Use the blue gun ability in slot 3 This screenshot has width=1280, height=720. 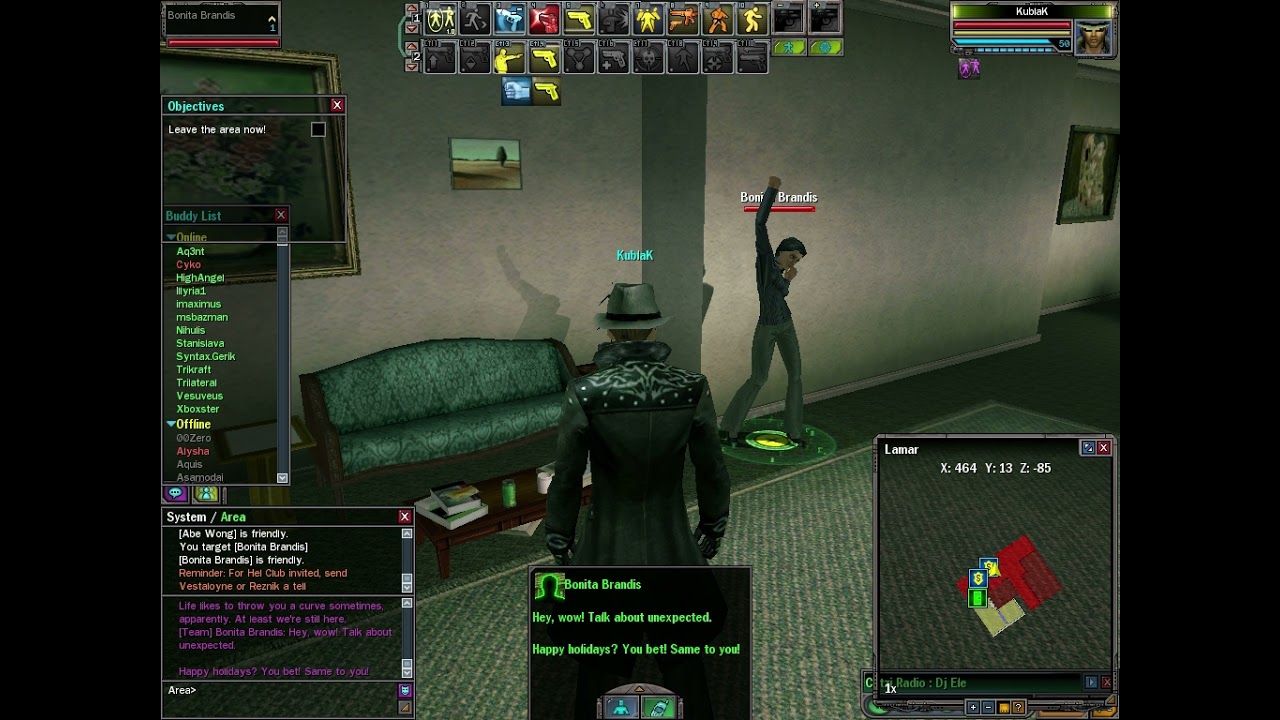tap(510, 19)
